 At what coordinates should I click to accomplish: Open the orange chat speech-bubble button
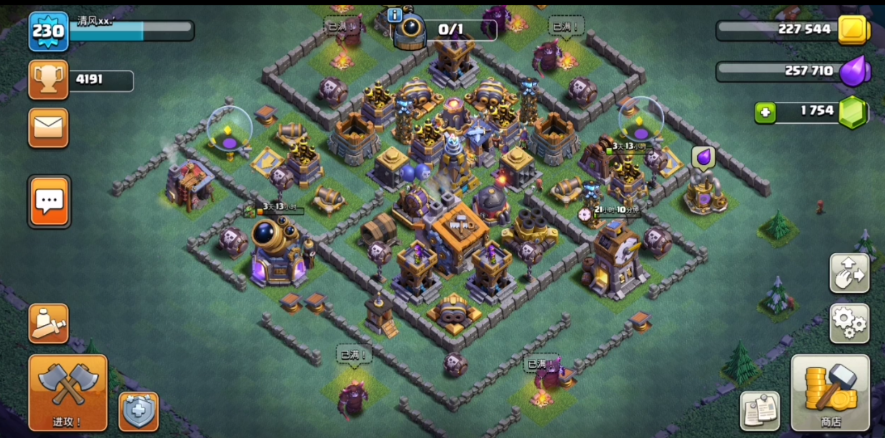click(48, 201)
